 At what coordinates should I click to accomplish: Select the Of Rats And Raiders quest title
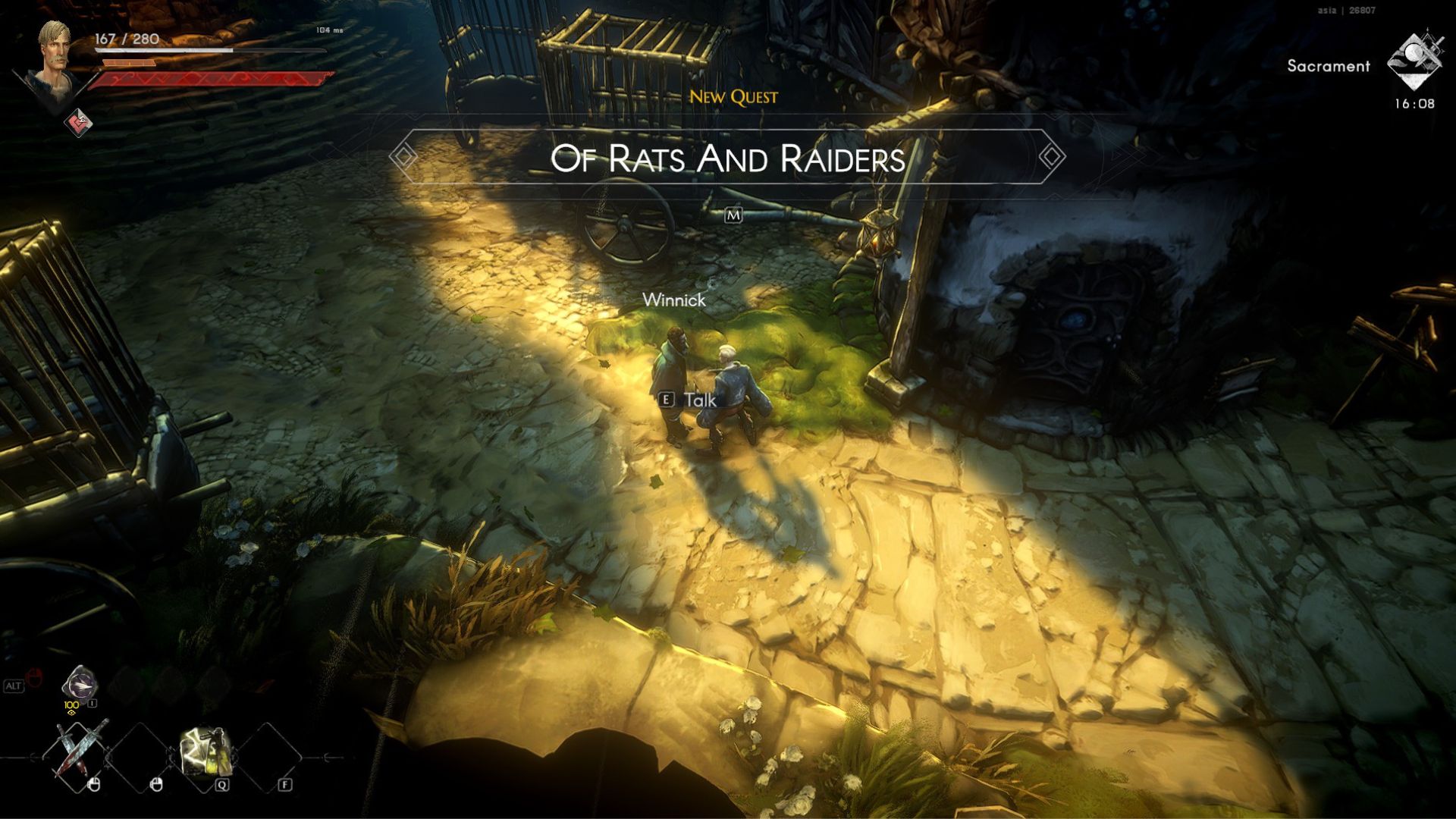(x=728, y=160)
